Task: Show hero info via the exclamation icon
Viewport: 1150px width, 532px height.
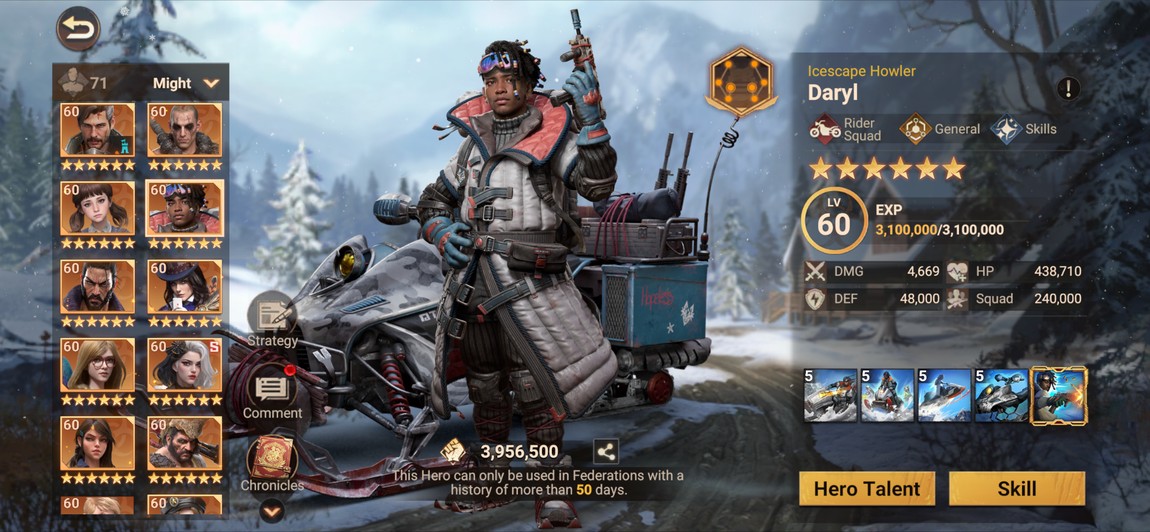Action: tap(1068, 88)
